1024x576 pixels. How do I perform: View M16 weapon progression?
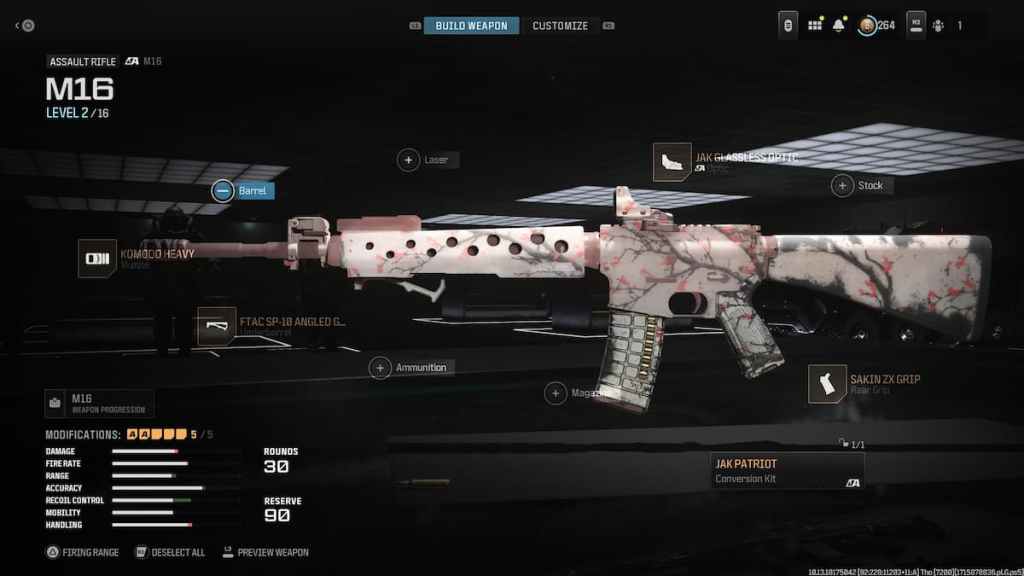point(99,404)
